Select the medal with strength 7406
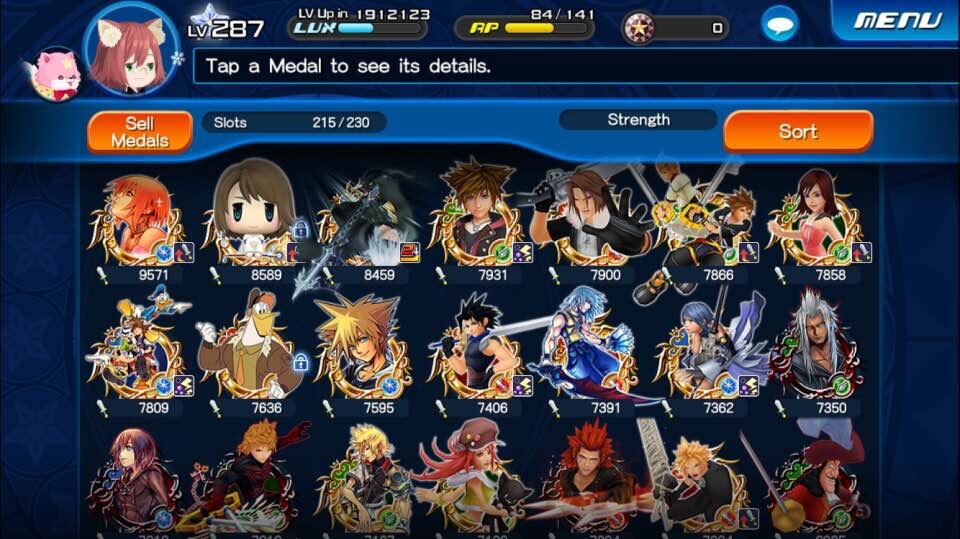Screen dimensions: 960x539 478,350
